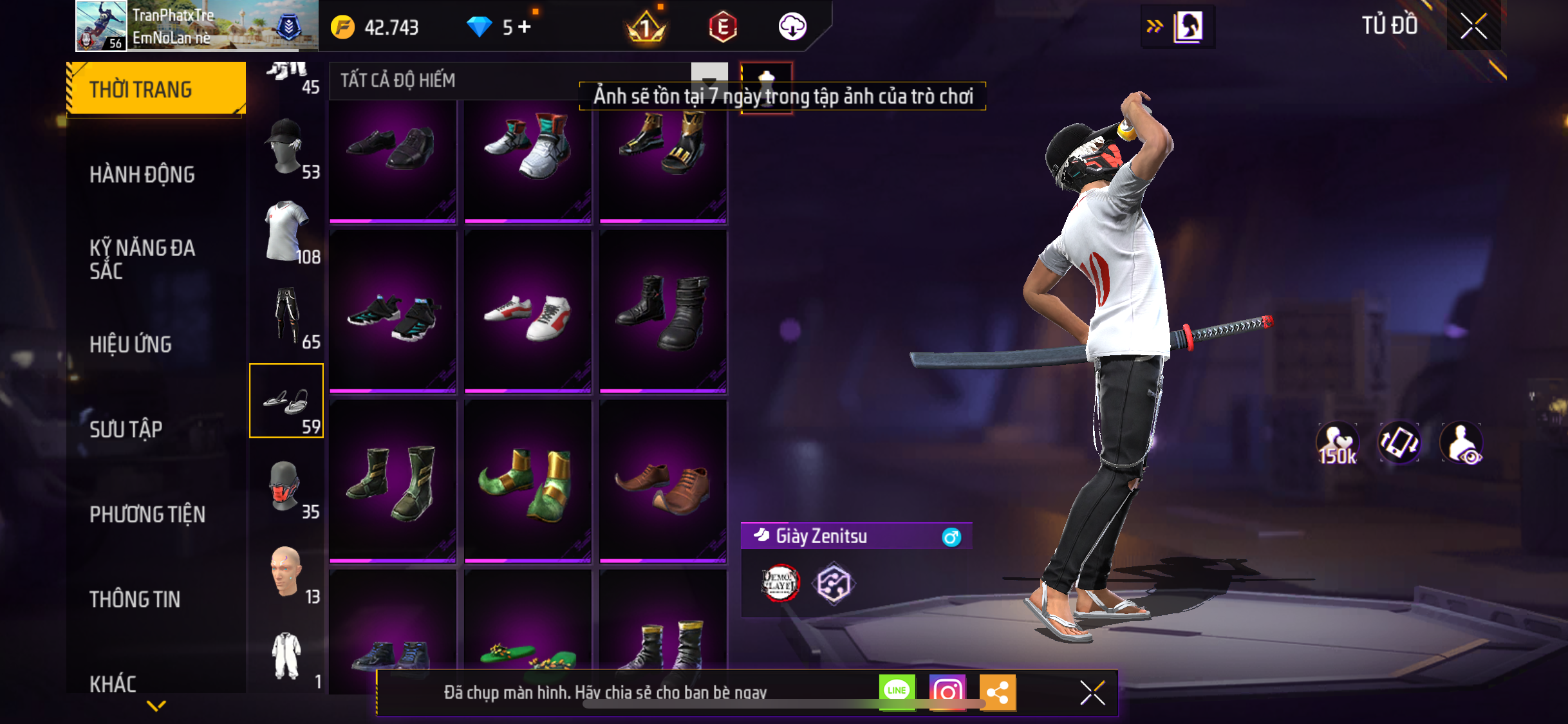Viewport: 1568px width, 724px height.
Task: Open the PHƯƠNG TIỆN tab
Action: [147, 514]
